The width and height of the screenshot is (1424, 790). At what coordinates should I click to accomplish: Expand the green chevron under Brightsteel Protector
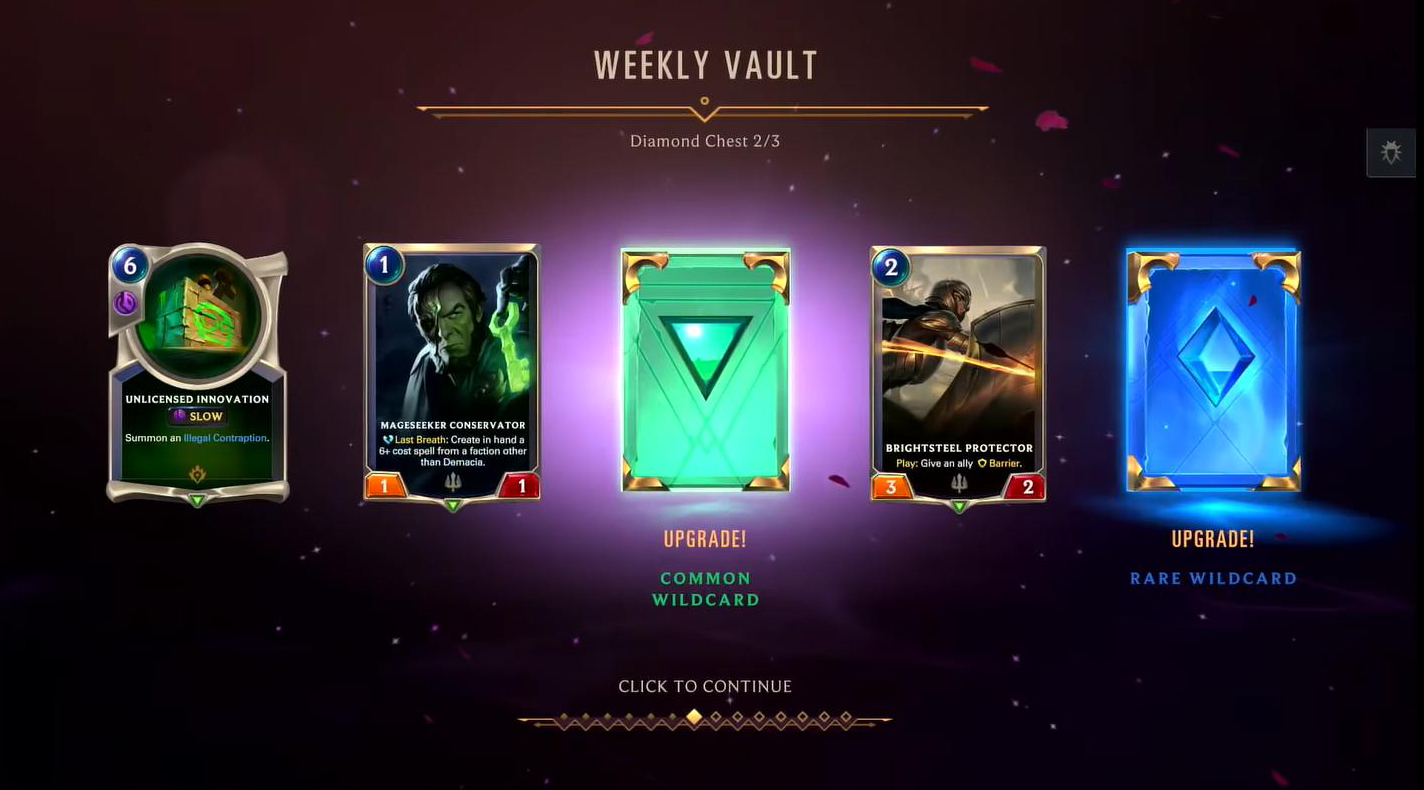click(x=958, y=505)
